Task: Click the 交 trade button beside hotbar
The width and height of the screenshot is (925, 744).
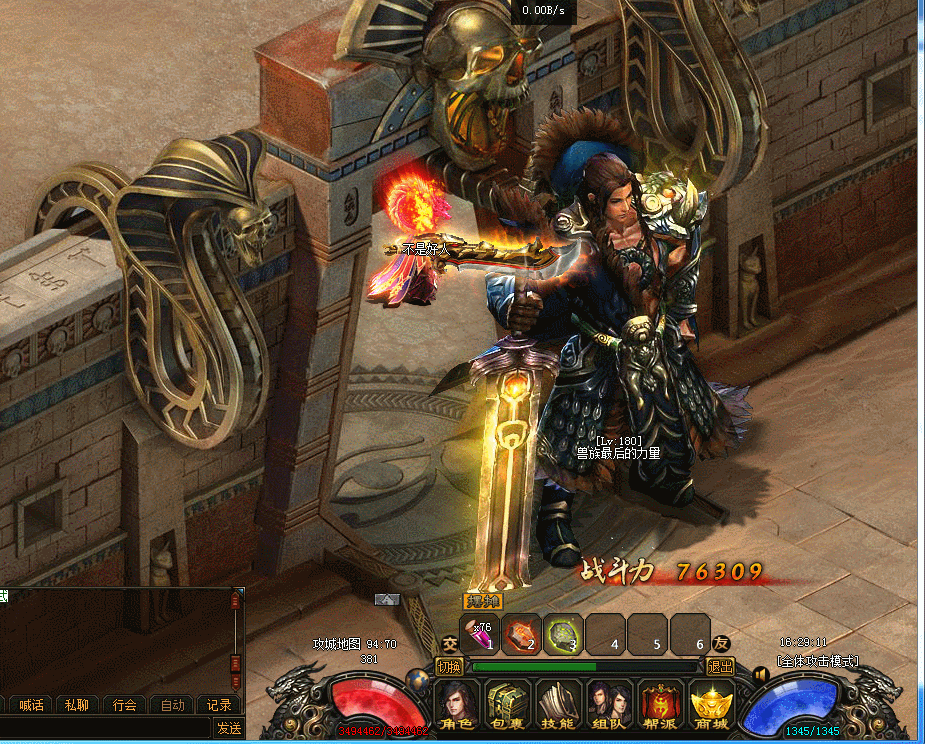Action: click(x=450, y=644)
